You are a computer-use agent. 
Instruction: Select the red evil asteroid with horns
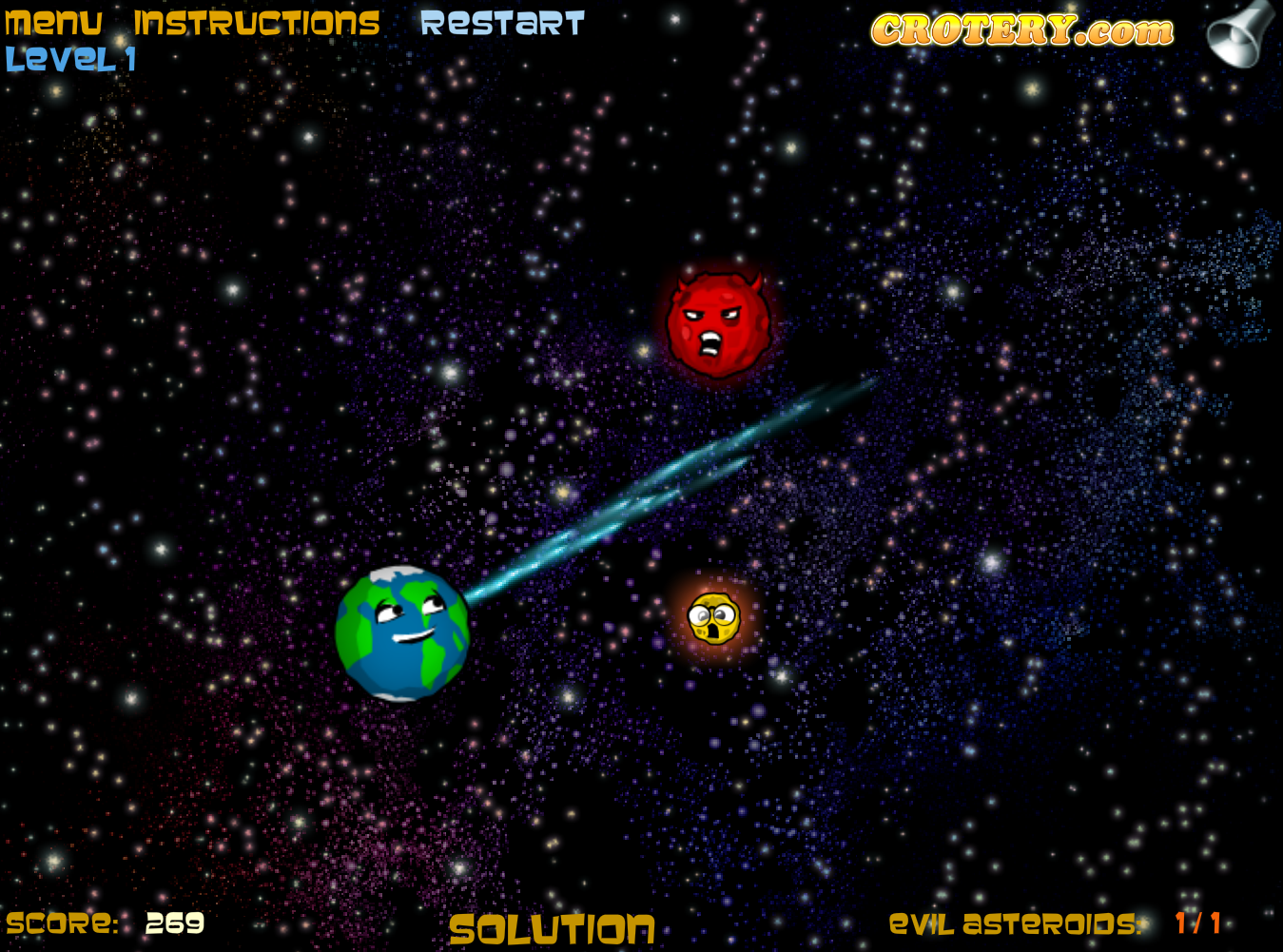pyautogui.click(x=718, y=323)
